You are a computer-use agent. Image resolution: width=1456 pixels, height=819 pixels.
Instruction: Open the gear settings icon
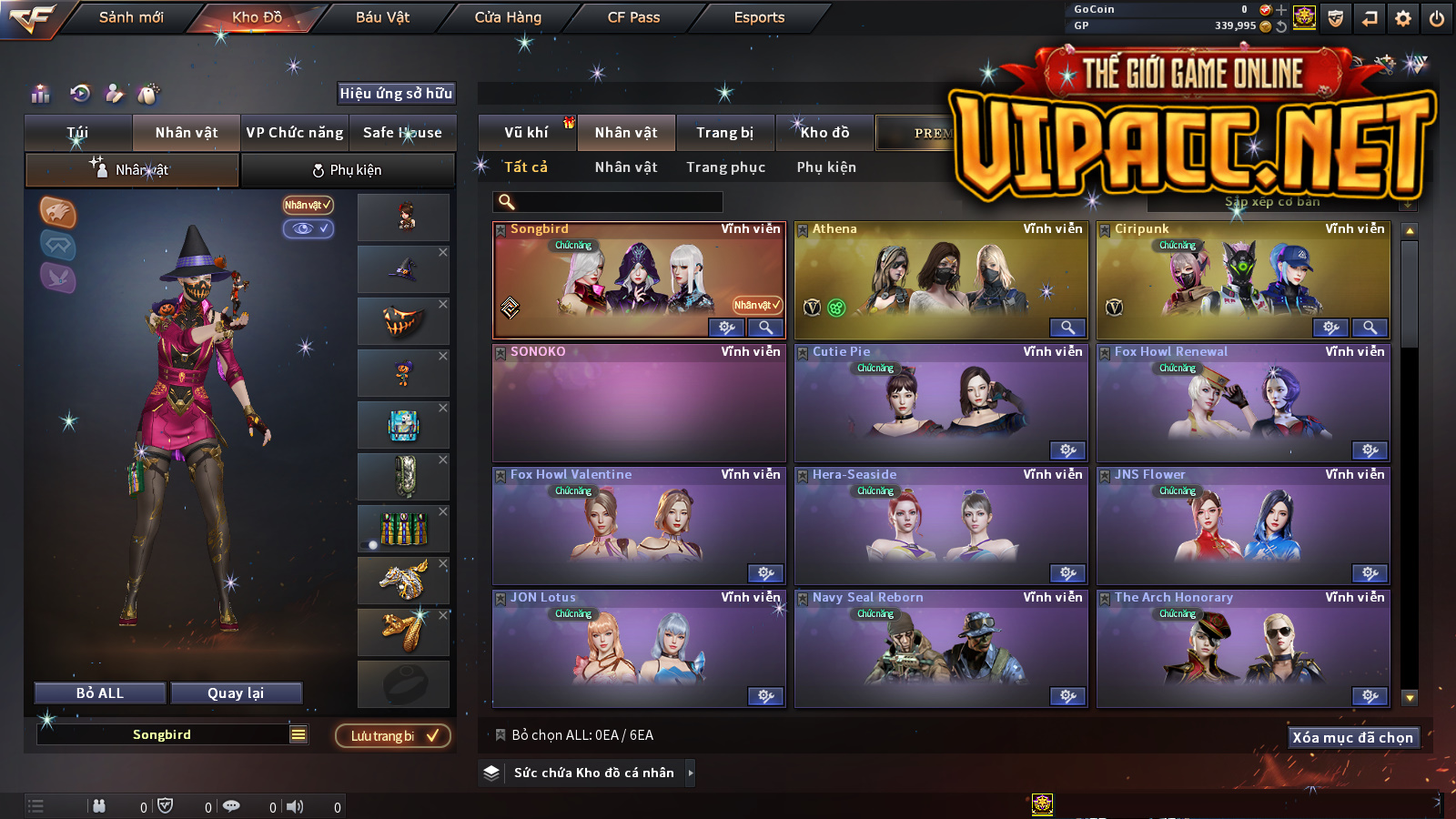click(1403, 18)
